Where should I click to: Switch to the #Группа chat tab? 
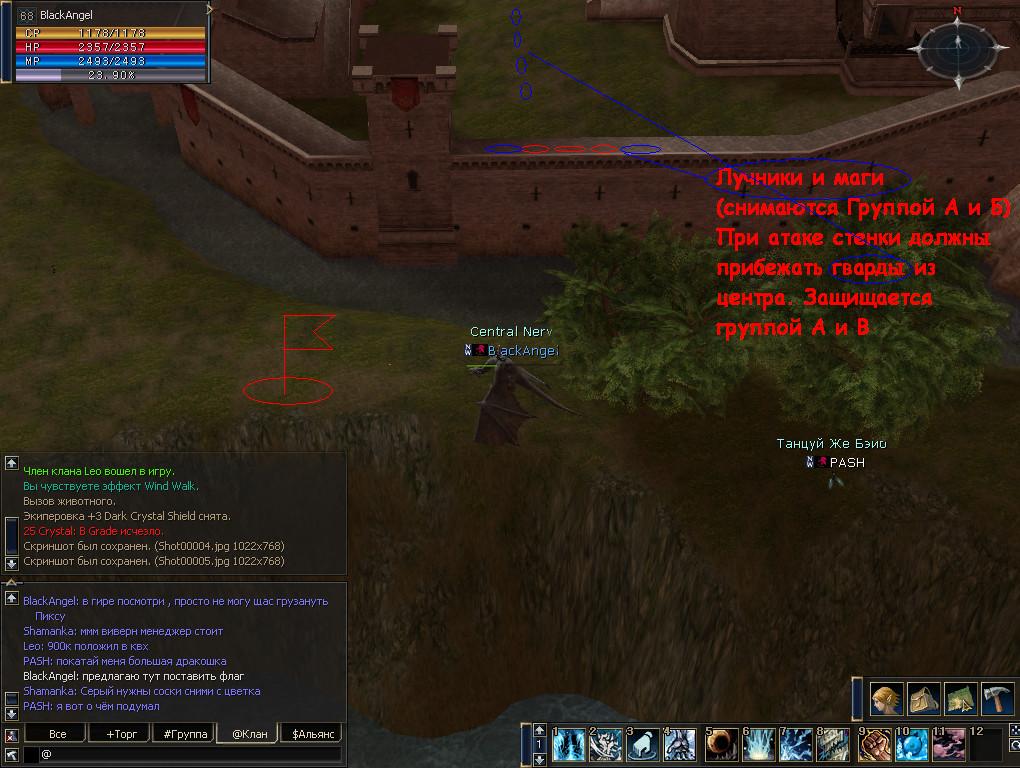184,734
